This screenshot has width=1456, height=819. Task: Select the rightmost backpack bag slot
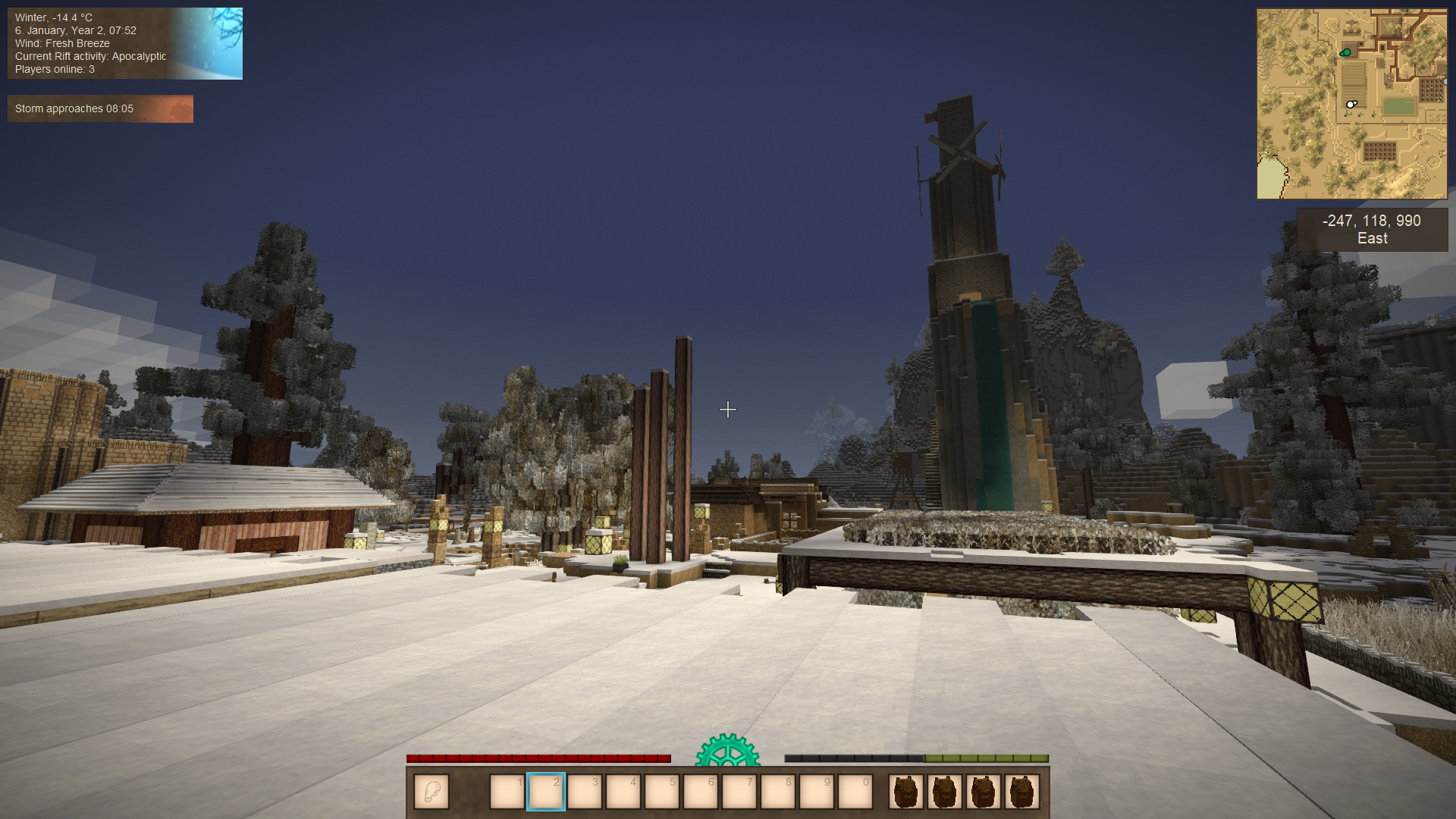tap(1021, 792)
